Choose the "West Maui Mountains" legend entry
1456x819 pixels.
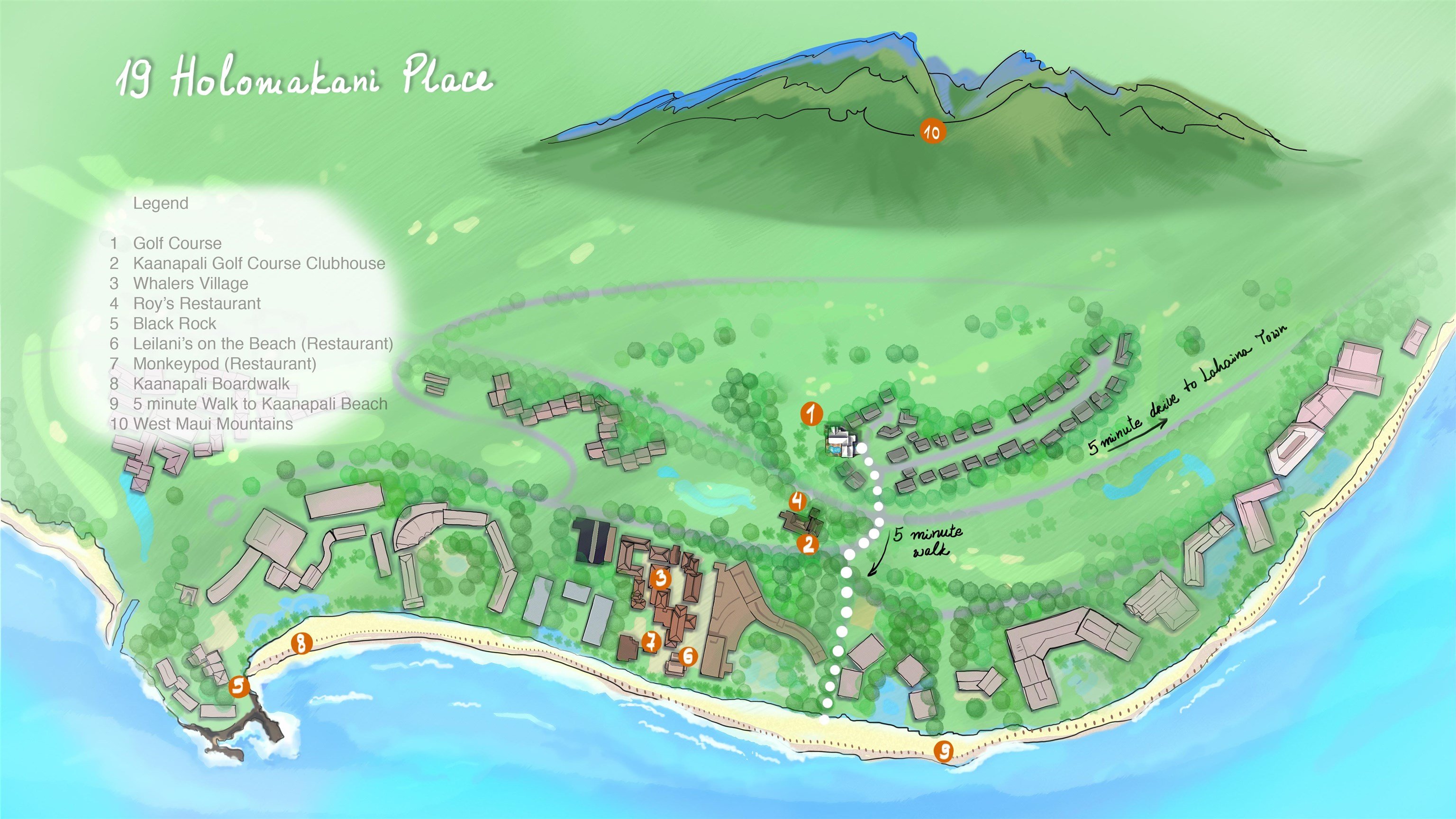[212, 424]
